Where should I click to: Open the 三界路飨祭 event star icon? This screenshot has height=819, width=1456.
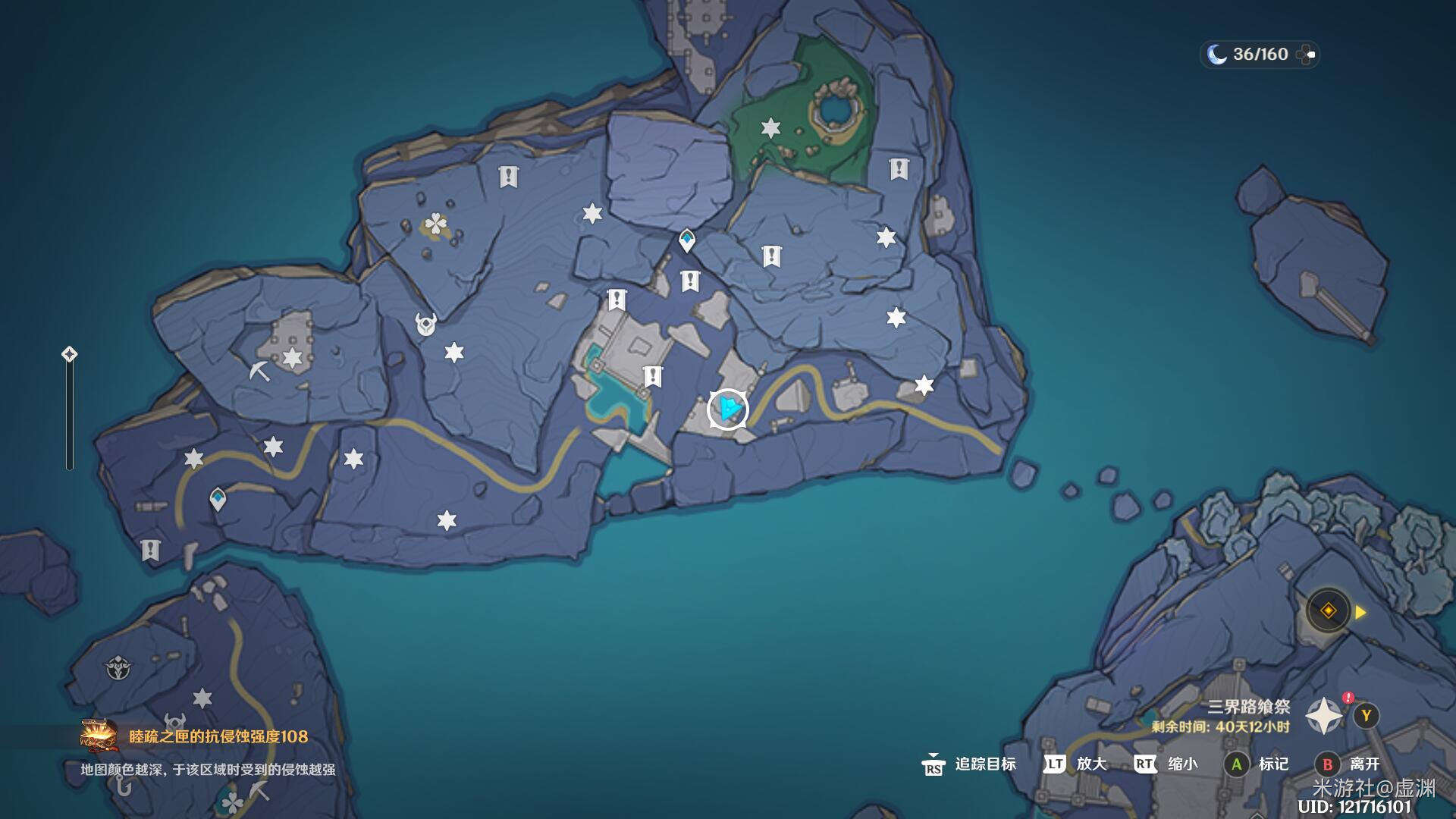(x=1324, y=716)
